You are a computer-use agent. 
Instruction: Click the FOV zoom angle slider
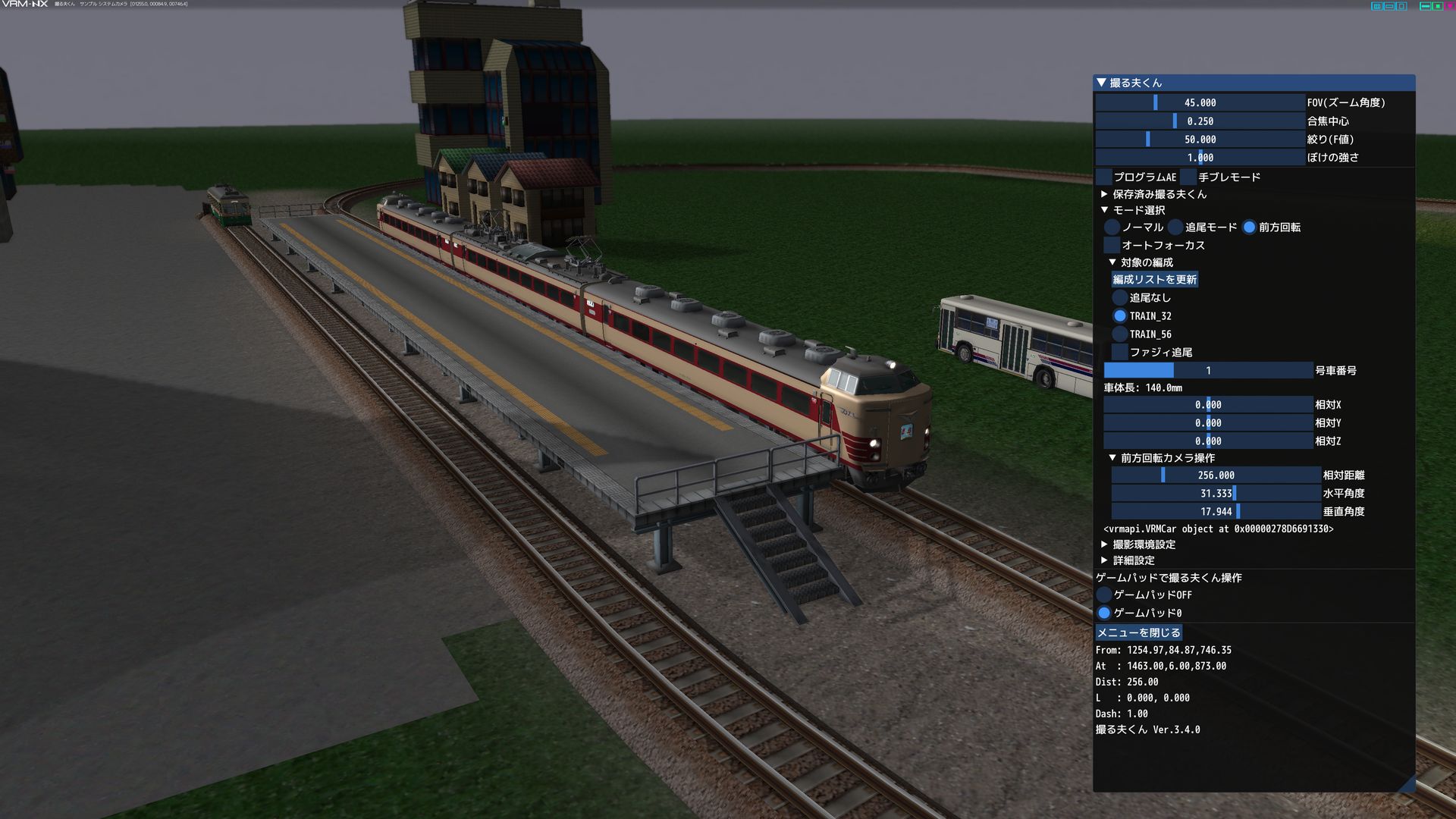pyautogui.click(x=1200, y=102)
